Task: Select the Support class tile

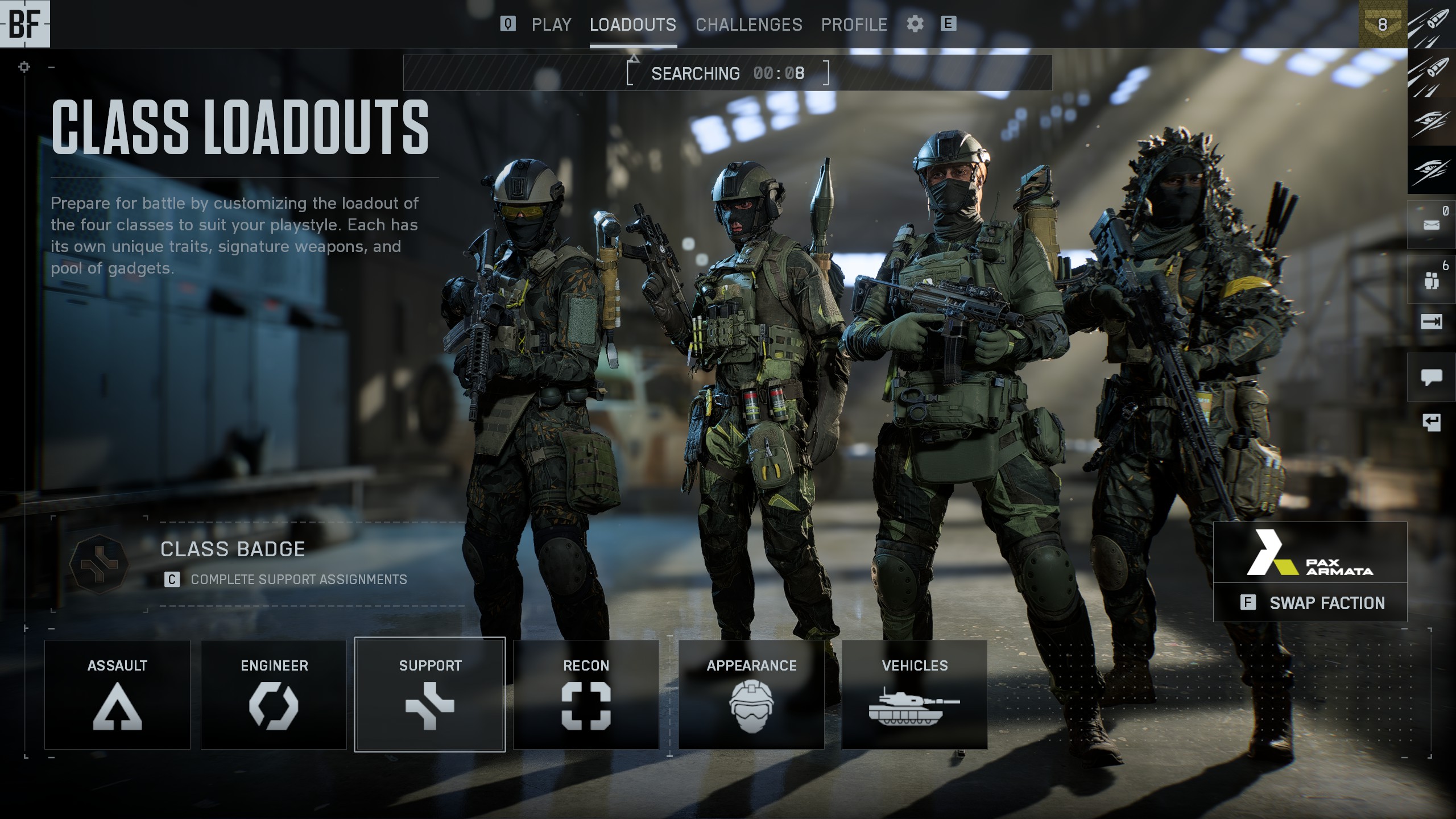Action: pos(430,694)
